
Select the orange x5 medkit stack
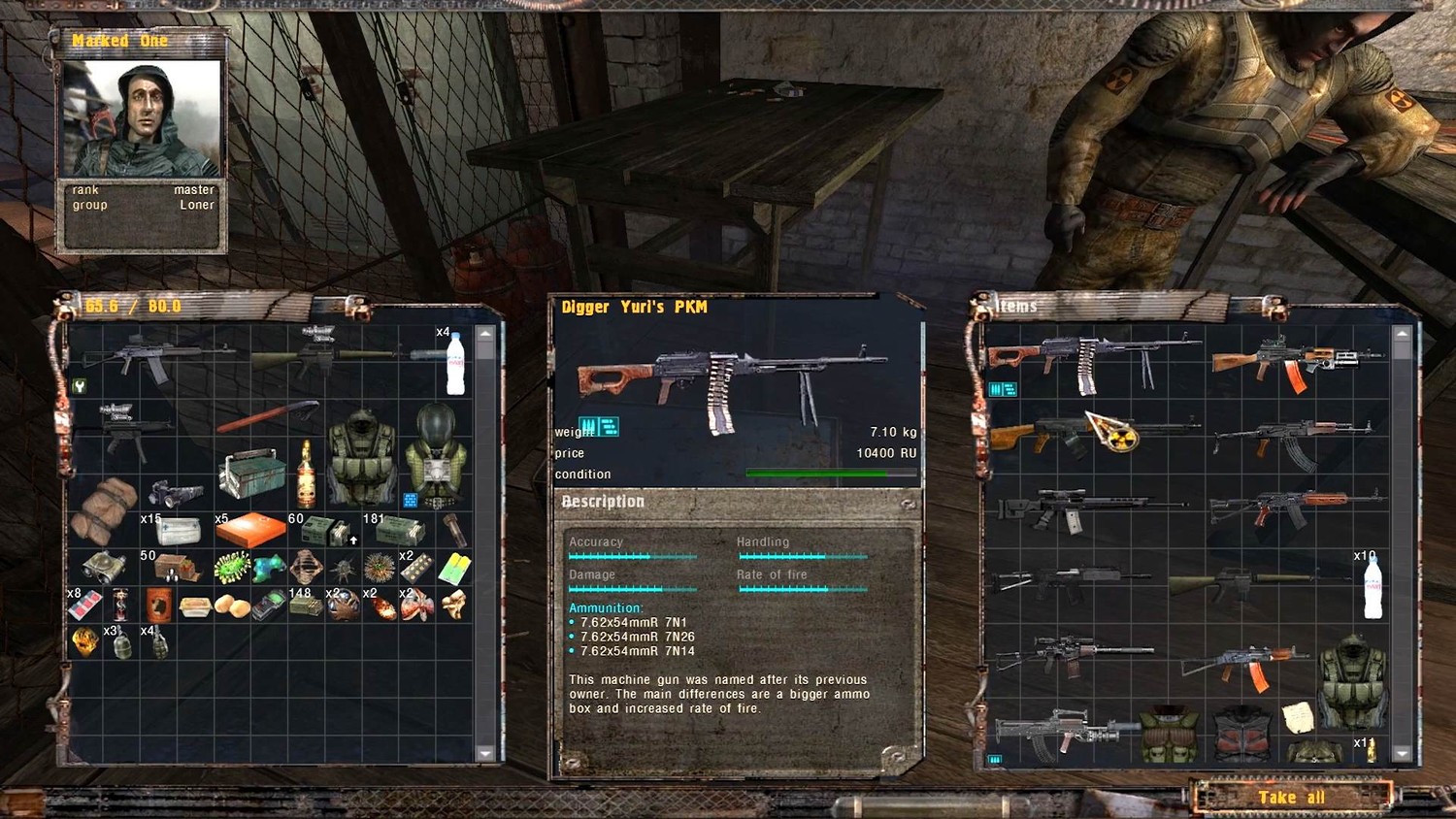(250, 530)
